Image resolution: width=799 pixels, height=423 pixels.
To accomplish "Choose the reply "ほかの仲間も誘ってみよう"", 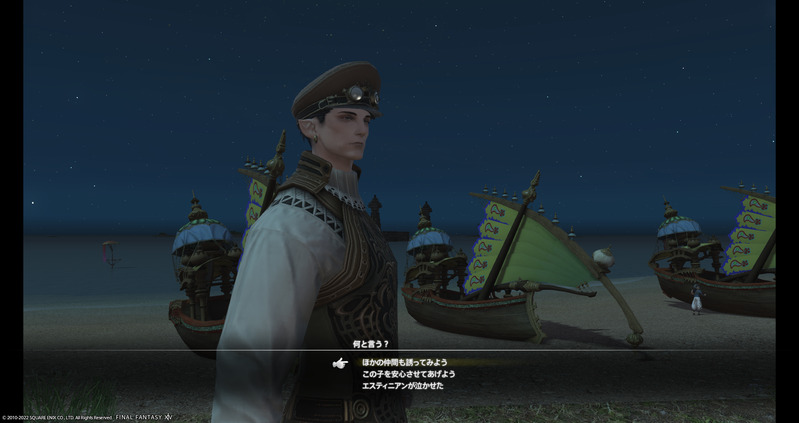I will [x=405, y=362].
